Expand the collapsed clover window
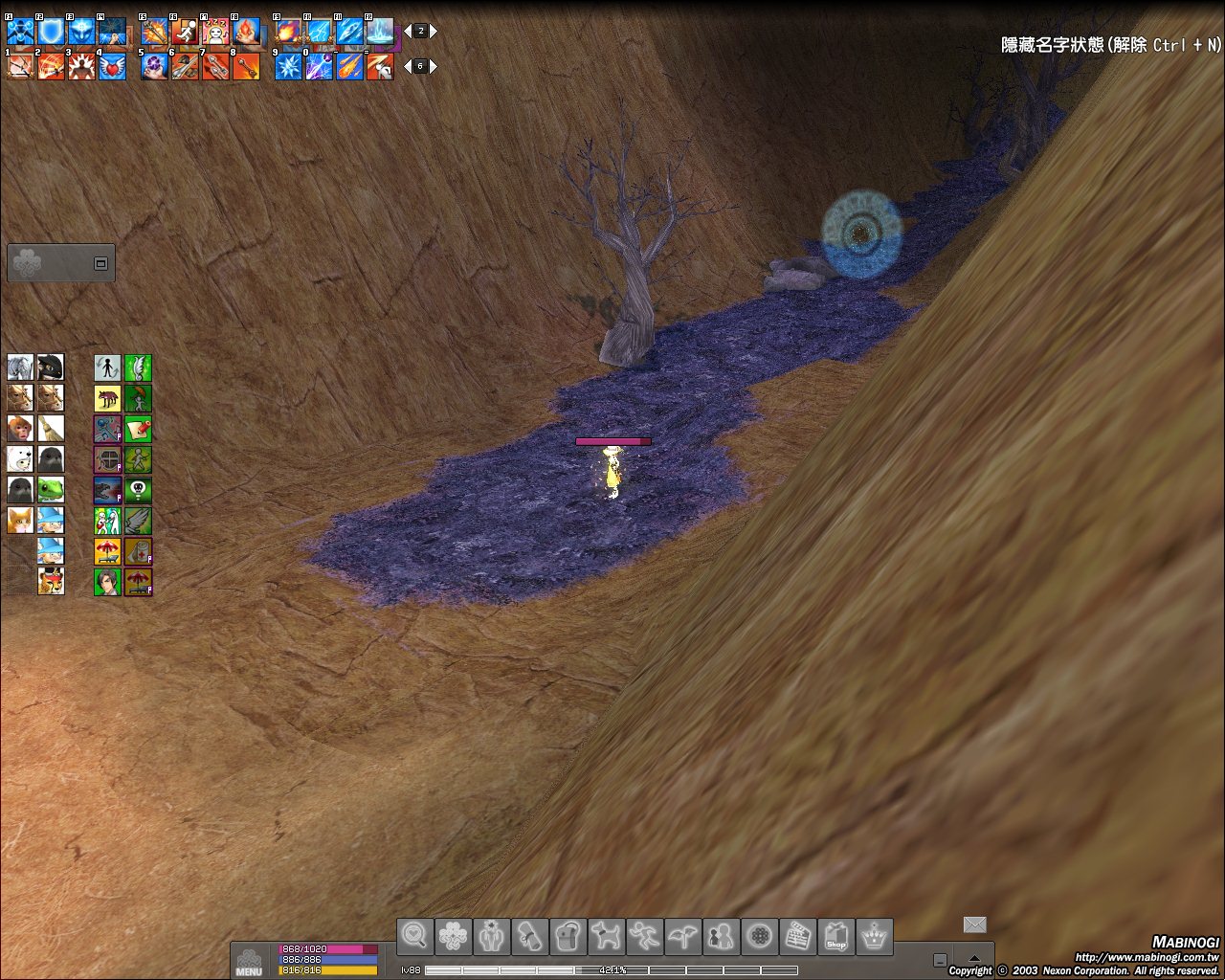The height and width of the screenshot is (980, 1225). pyautogui.click(x=100, y=263)
